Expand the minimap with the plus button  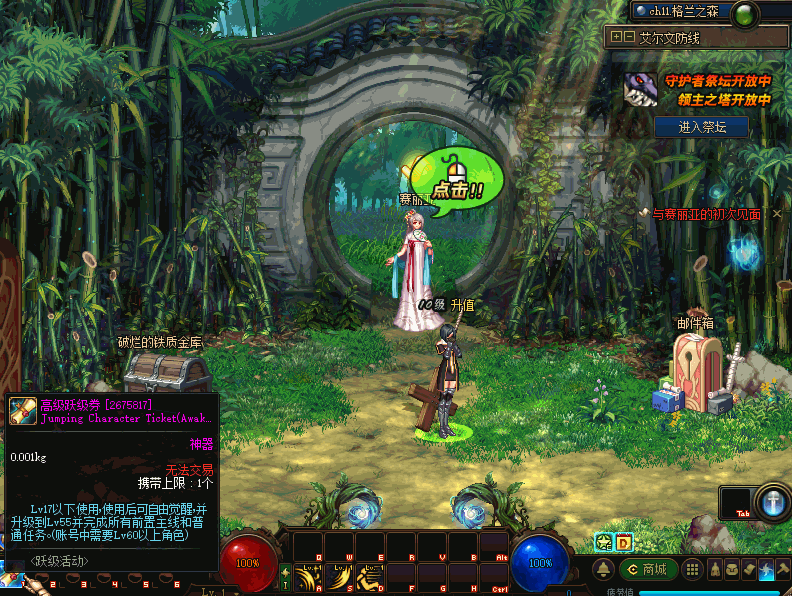point(616,37)
